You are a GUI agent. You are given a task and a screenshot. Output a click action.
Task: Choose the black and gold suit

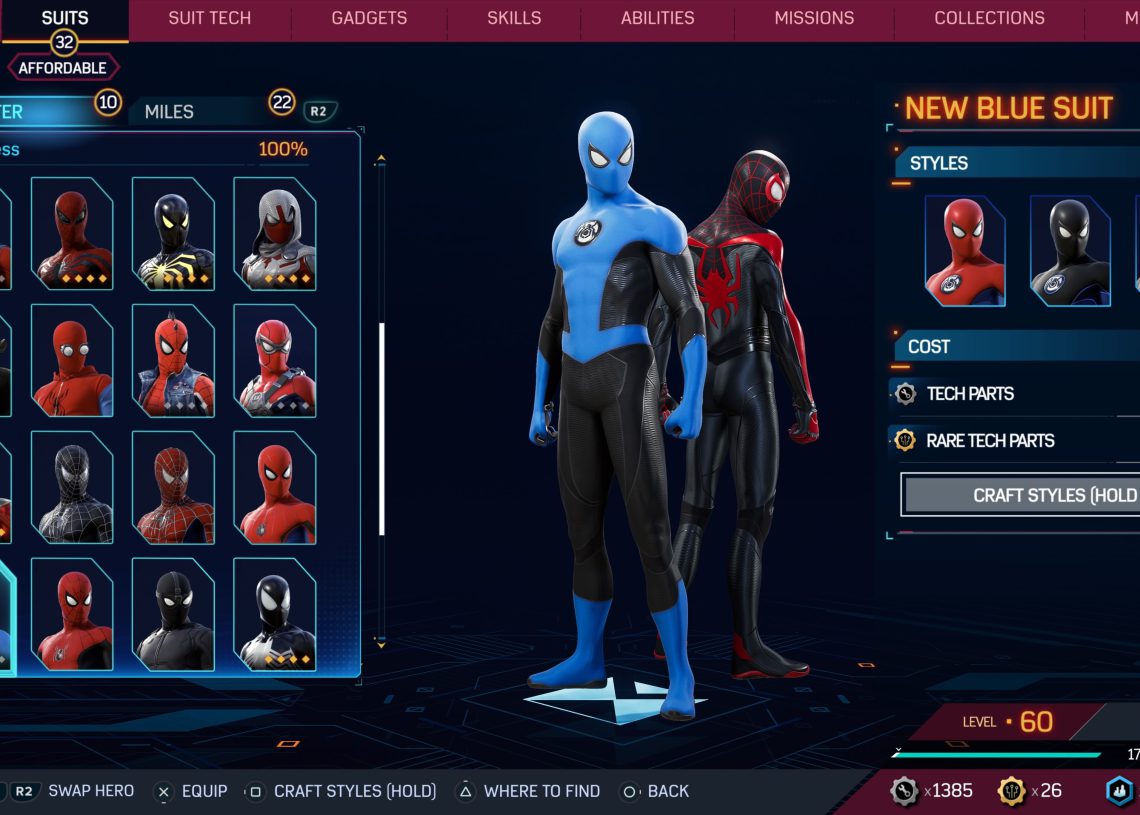(173, 234)
